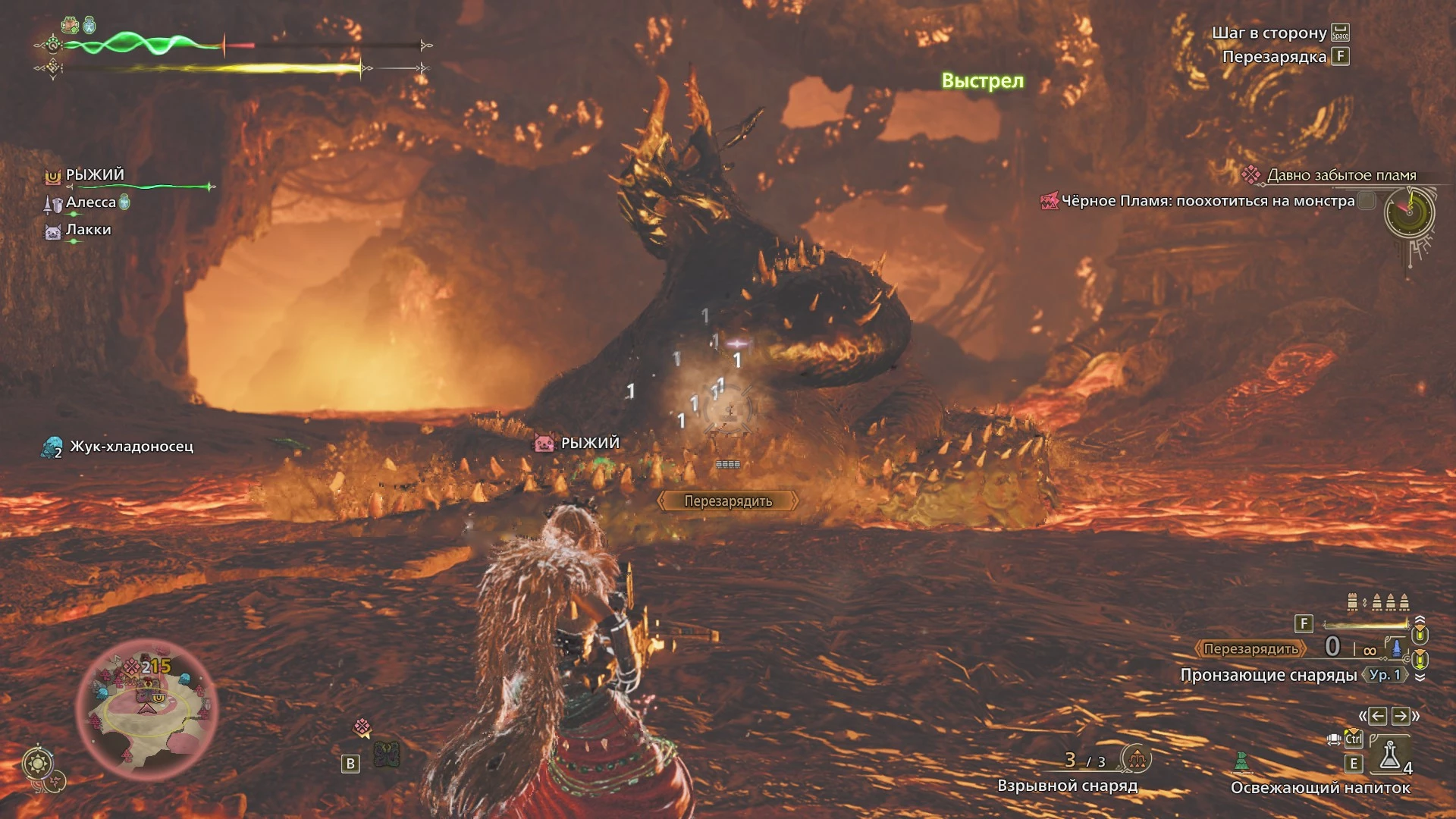The image size is (1456, 819).
Task: Select Palico Лакки in the party list
Action: pos(88,230)
